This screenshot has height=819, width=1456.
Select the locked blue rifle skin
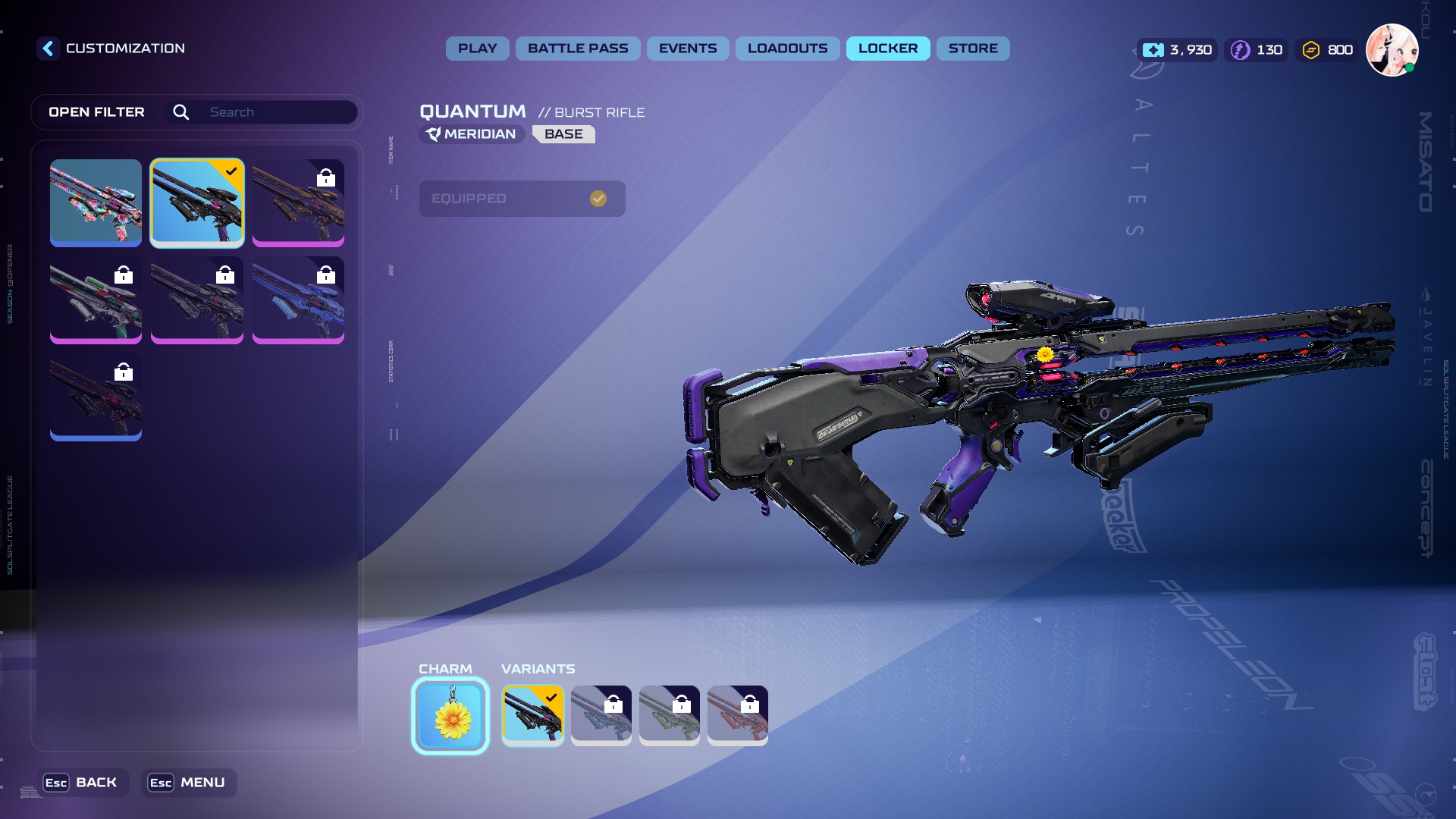pos(298,300)
